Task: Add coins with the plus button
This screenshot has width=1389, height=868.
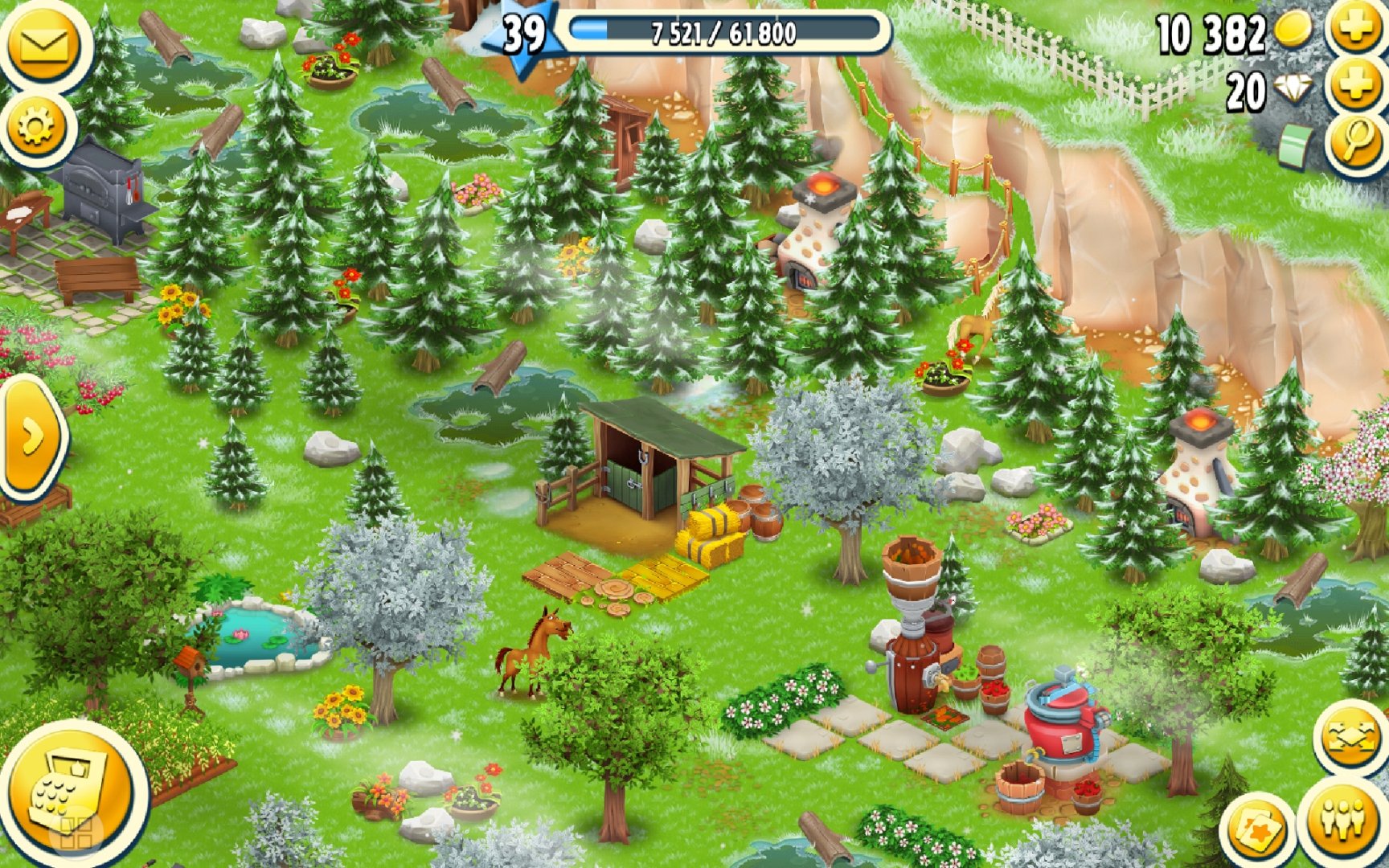Action: pos(1357,29)
